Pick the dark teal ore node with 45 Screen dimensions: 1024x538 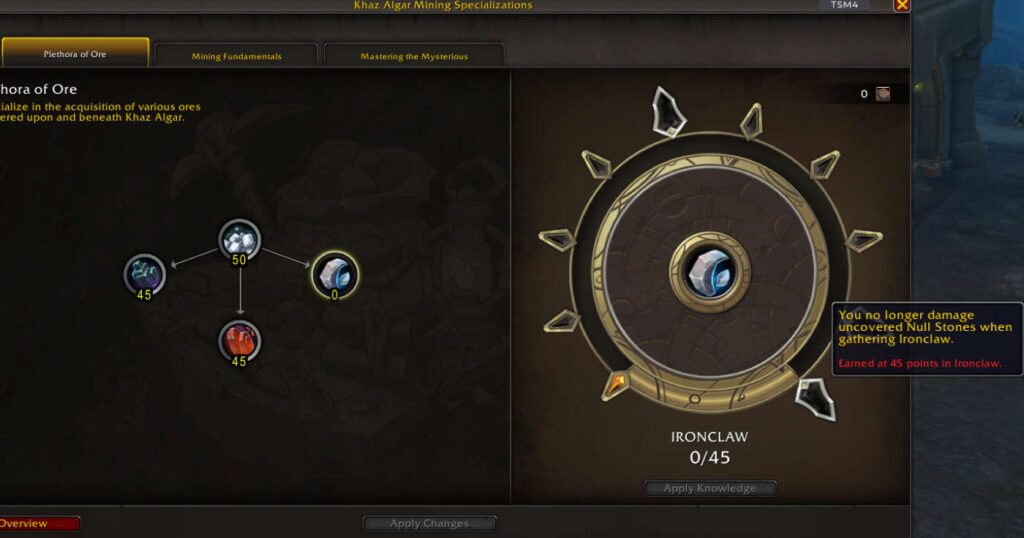pos(144,273)
